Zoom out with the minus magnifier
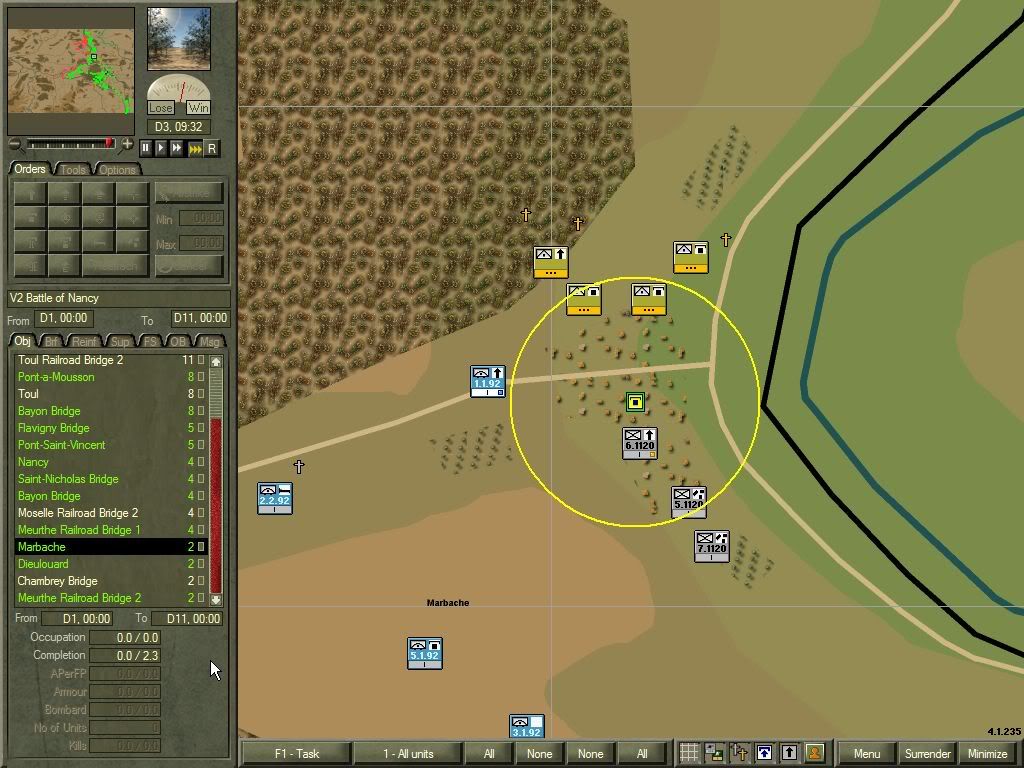This screenshot has height=768, width=1024. [x=14, y=145]
